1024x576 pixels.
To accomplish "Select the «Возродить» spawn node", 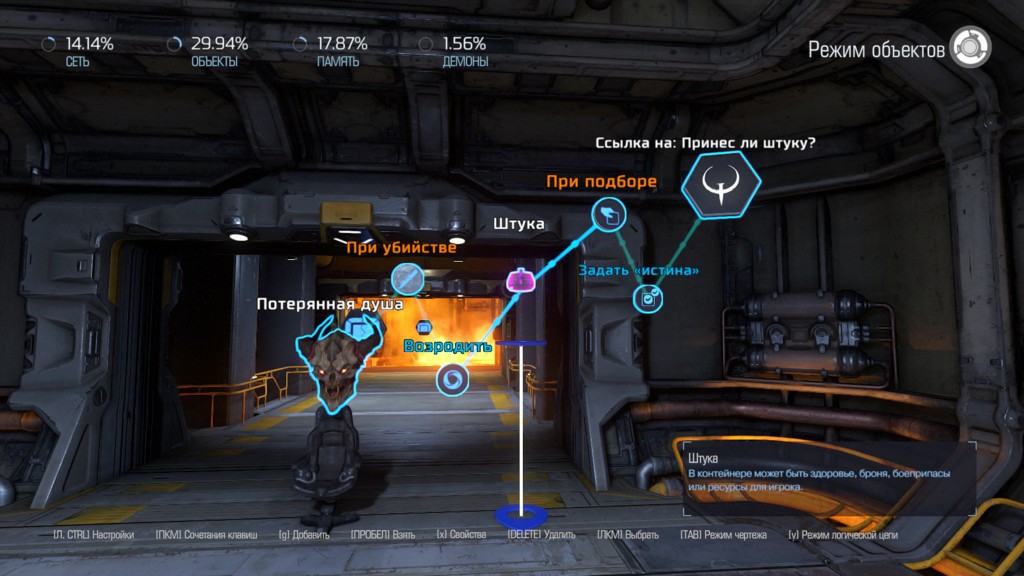I will pos(453,379).
